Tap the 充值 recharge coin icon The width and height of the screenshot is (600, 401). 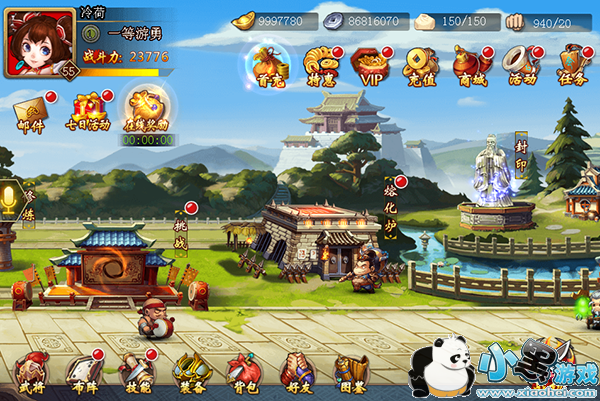click(x=421, y=62)
